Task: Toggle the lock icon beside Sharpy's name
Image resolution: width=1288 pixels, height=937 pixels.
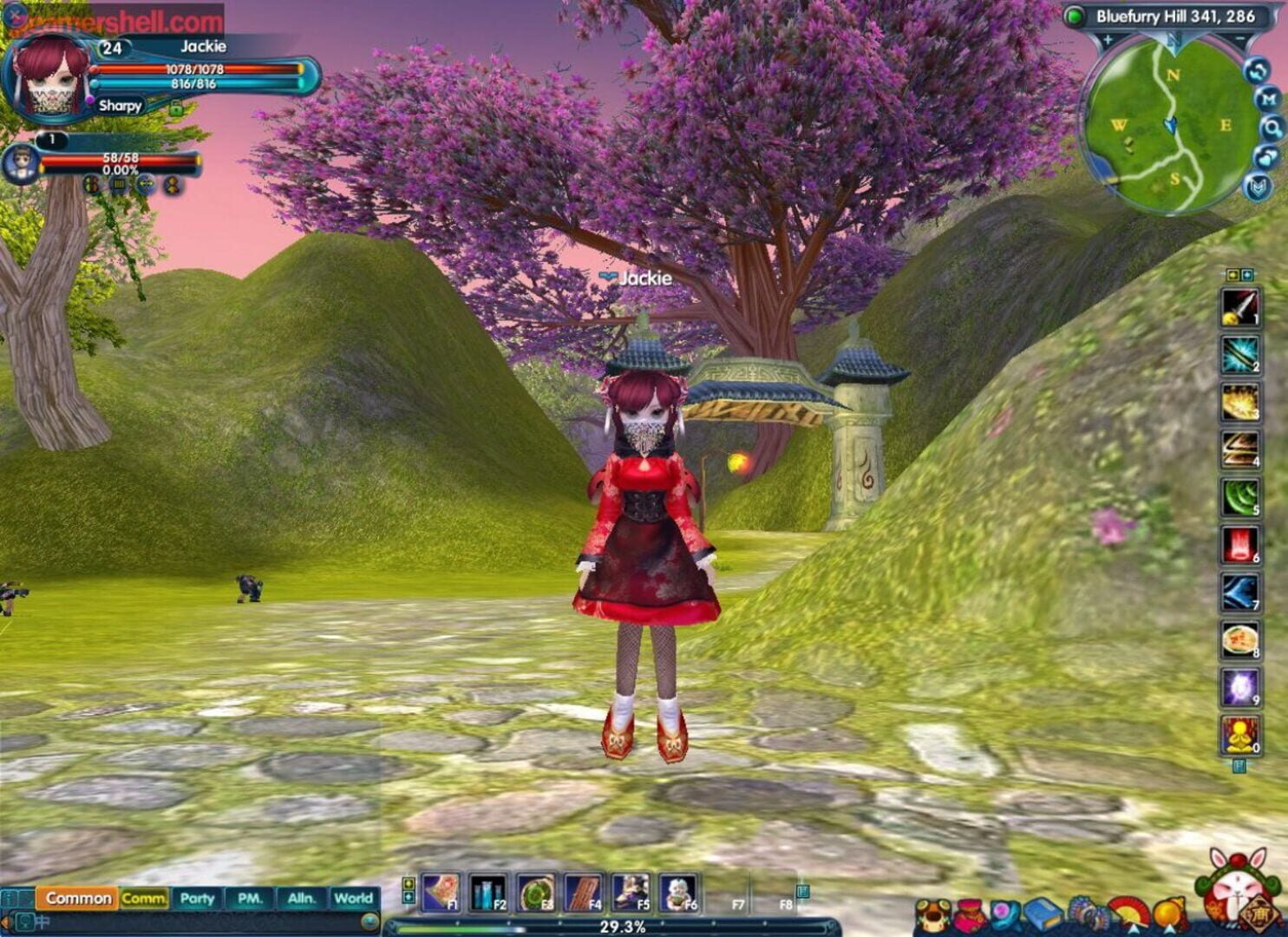Action: click(176, 108)
